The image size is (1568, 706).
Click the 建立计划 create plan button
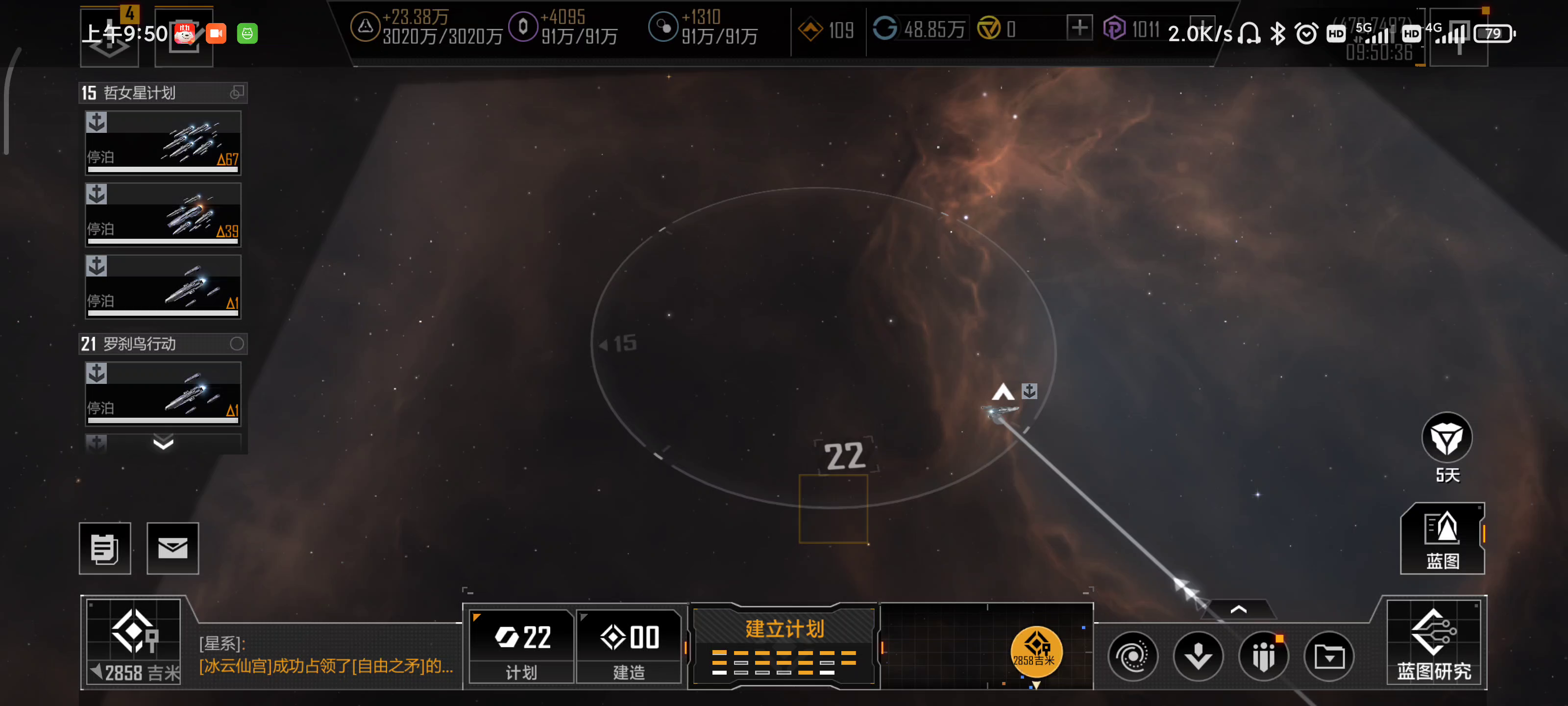click(784, 646)
